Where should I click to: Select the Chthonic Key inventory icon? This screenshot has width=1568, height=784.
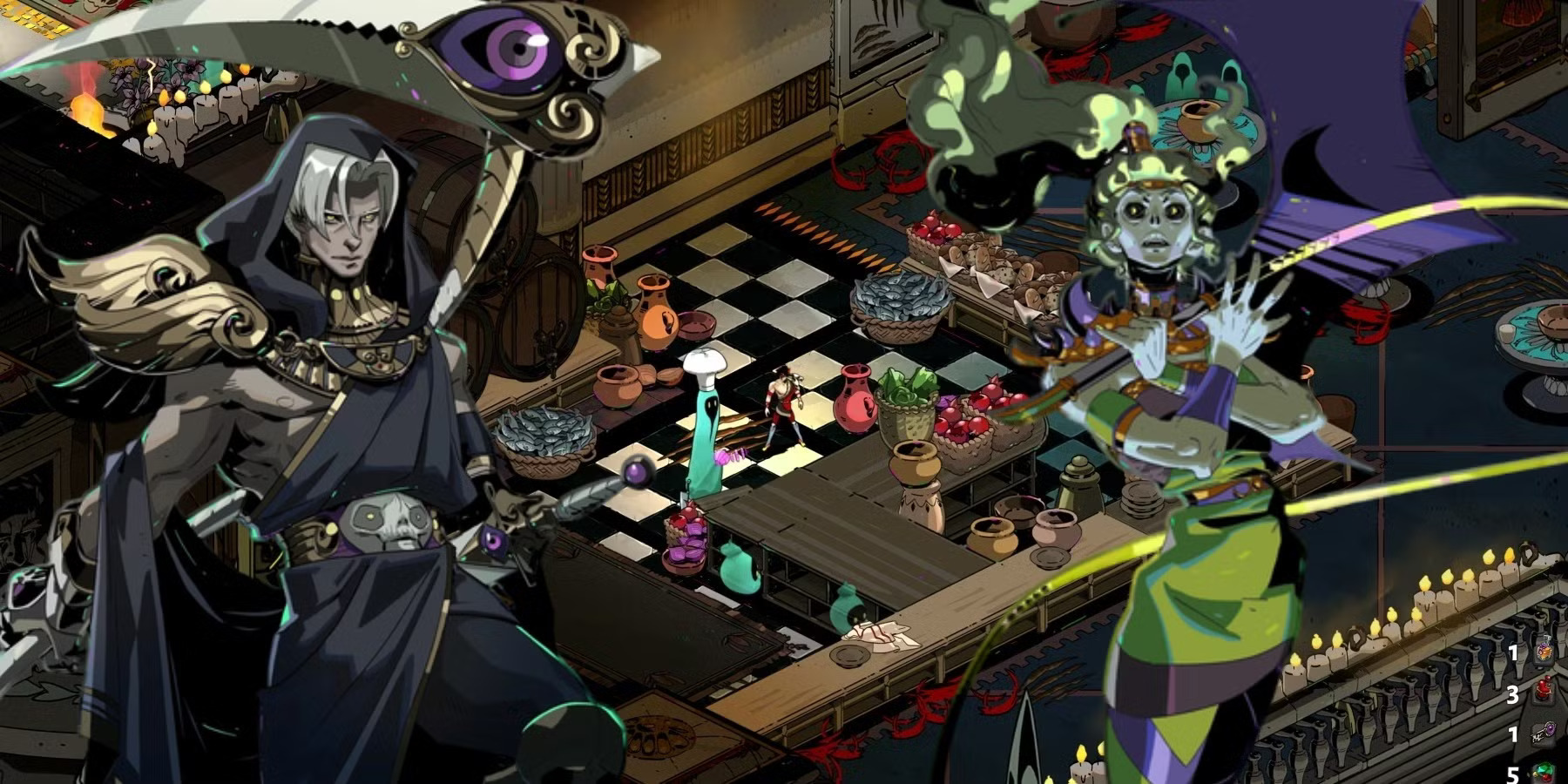tap(1545, 732)
